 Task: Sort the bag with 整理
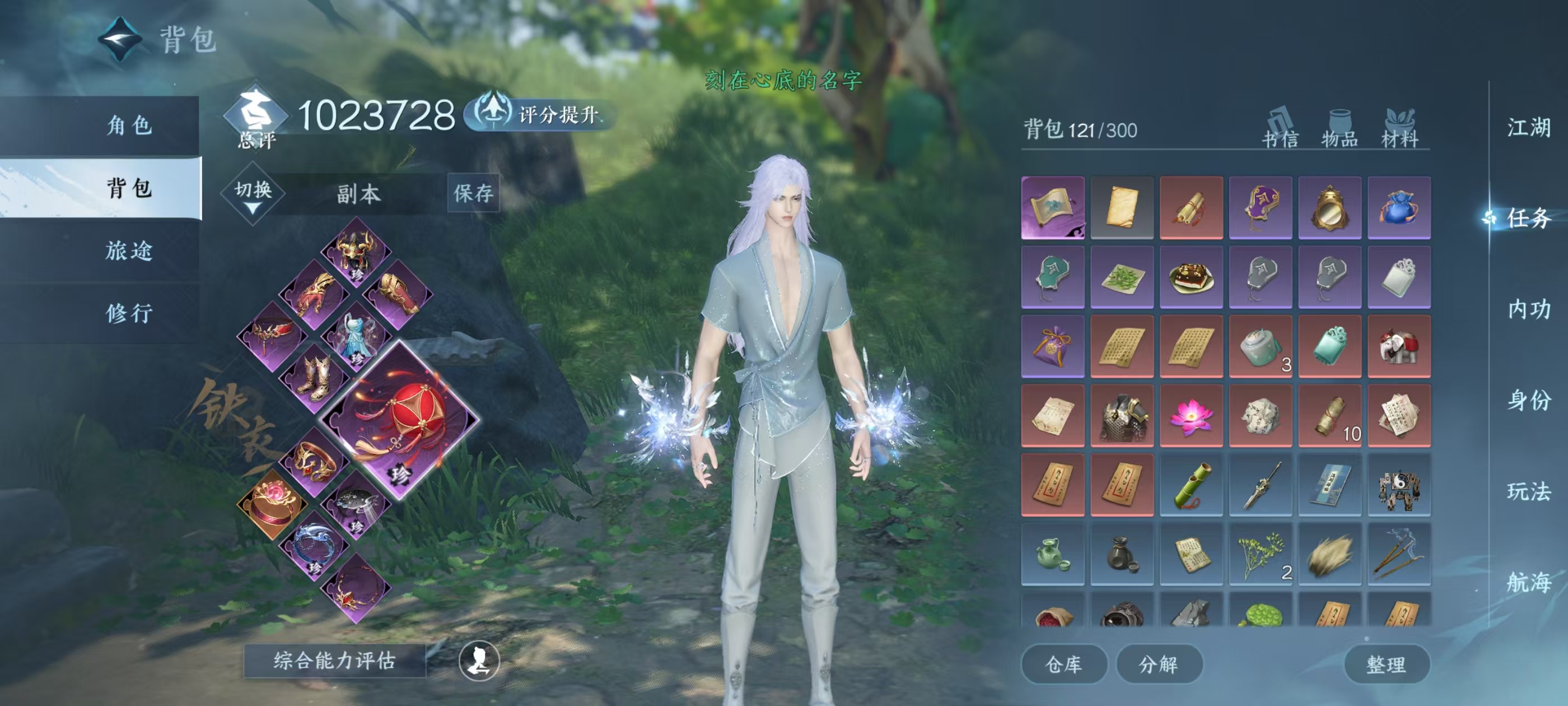pos(1386,664)
